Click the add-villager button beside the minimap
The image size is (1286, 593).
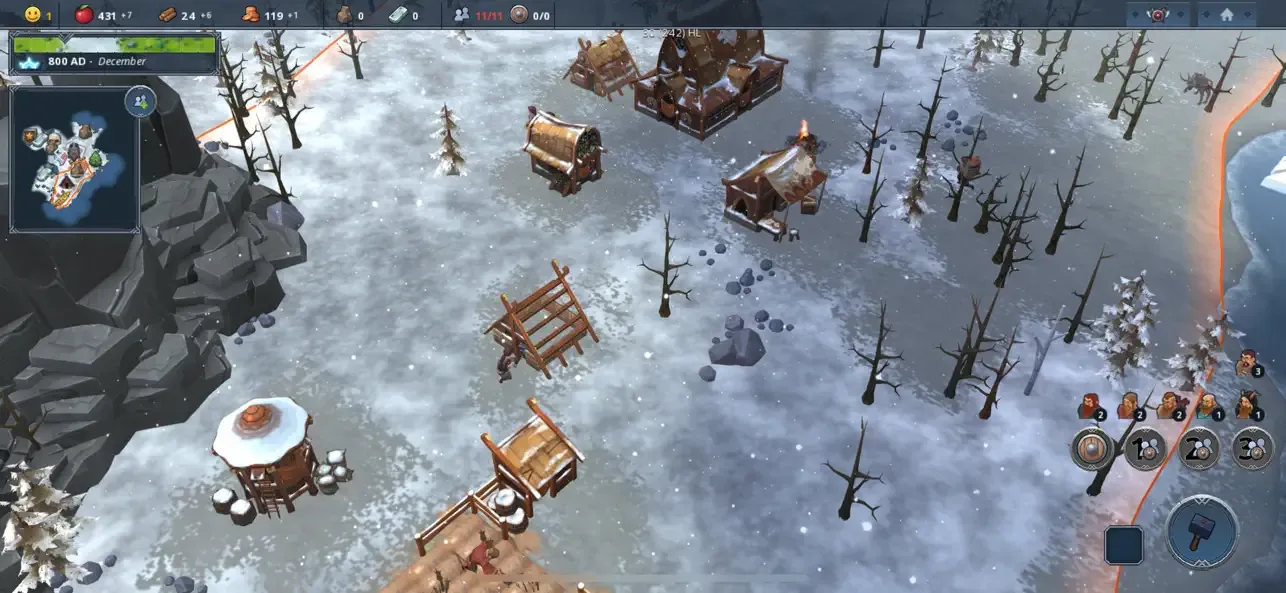pyautogui.click(x=140, y=101)
